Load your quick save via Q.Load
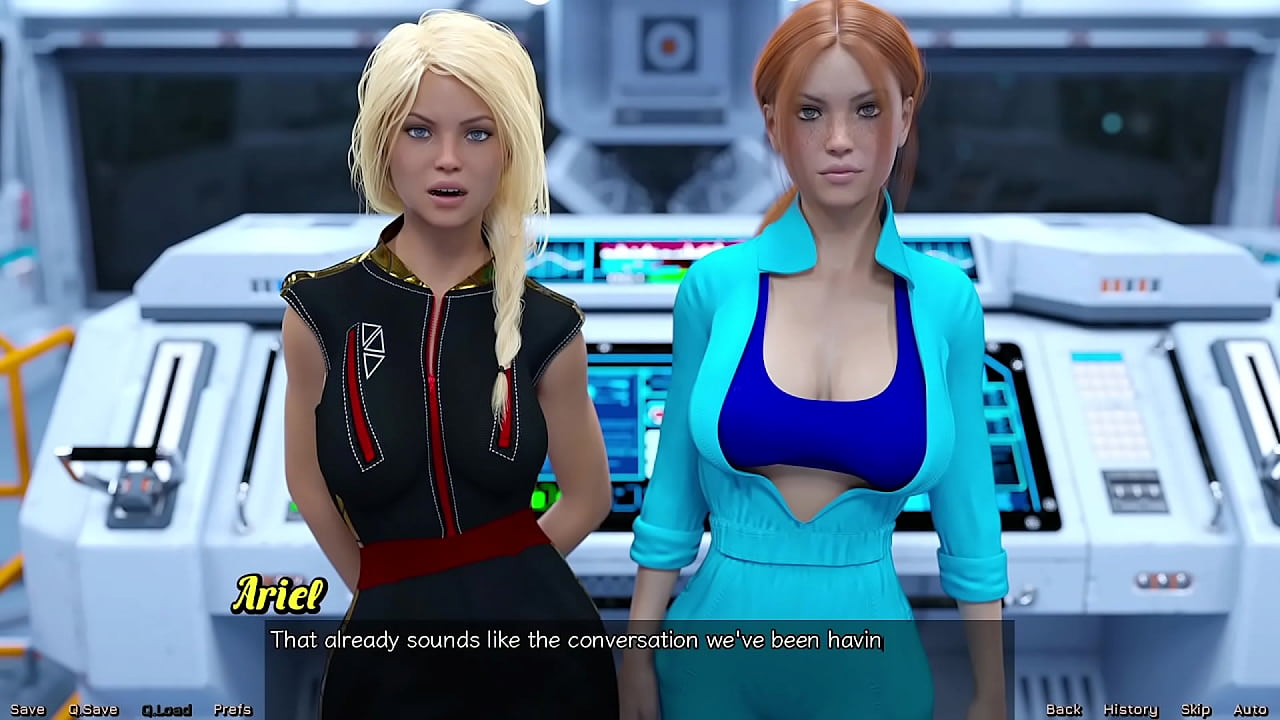Viewport: 1280px width, 720px height. point(166,709)
